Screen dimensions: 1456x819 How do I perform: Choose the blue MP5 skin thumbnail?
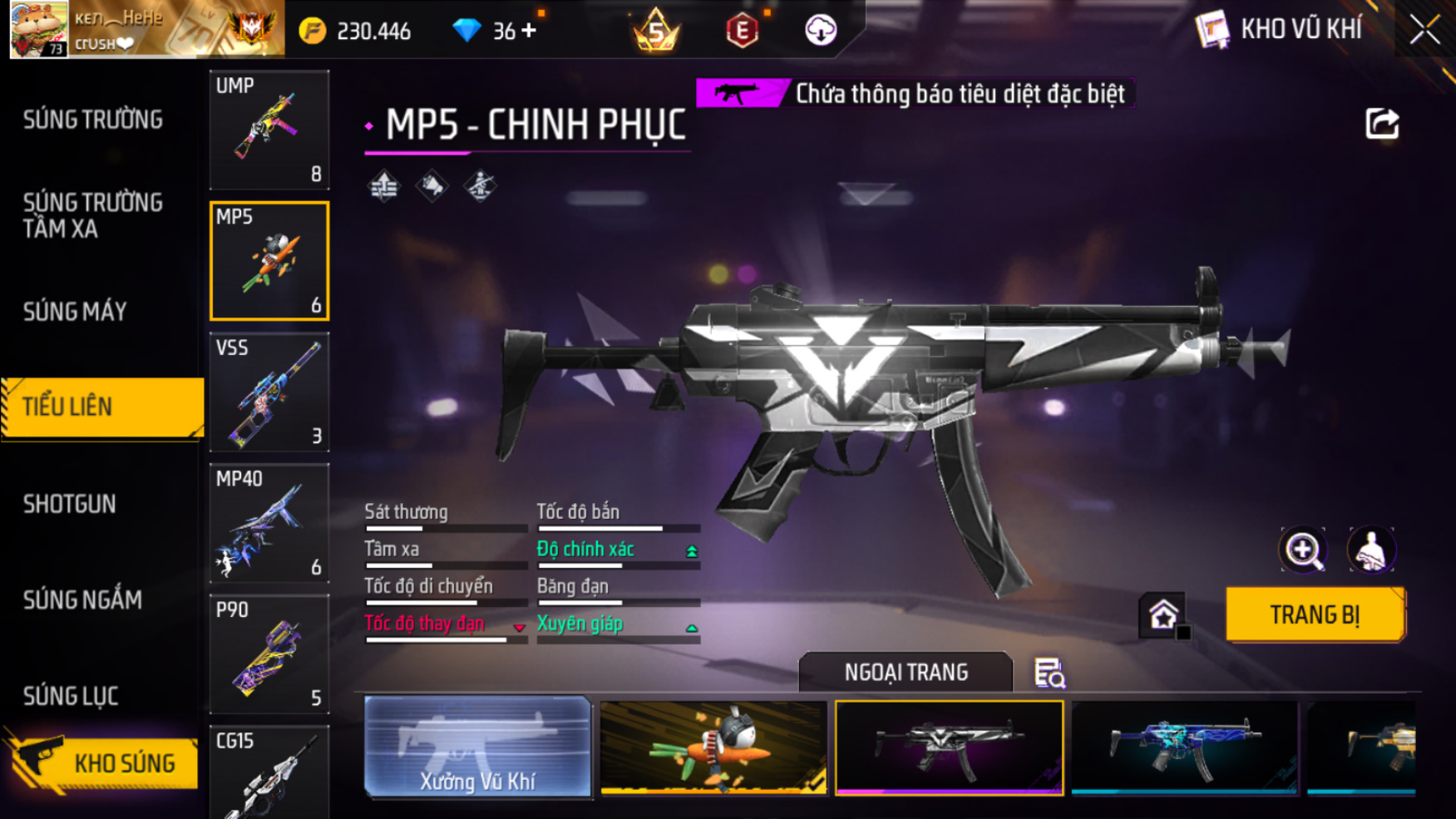tap(1184, 747)
